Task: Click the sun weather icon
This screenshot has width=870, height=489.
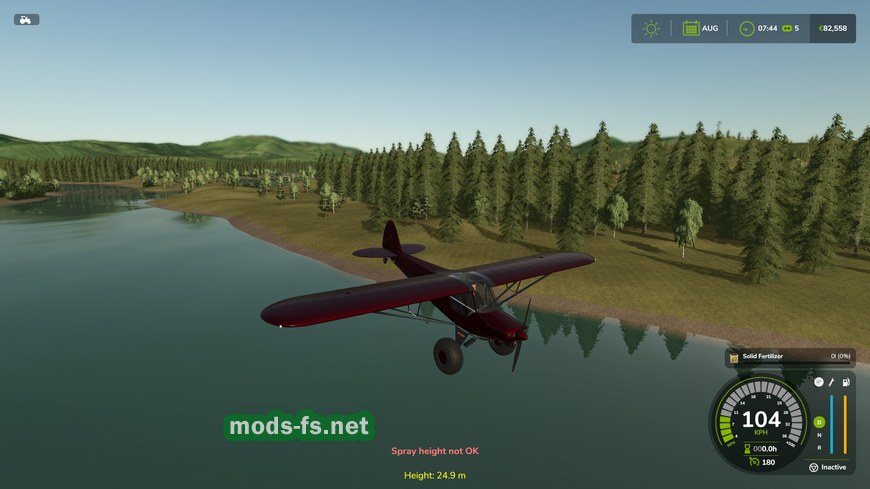Action: (651, 28)
